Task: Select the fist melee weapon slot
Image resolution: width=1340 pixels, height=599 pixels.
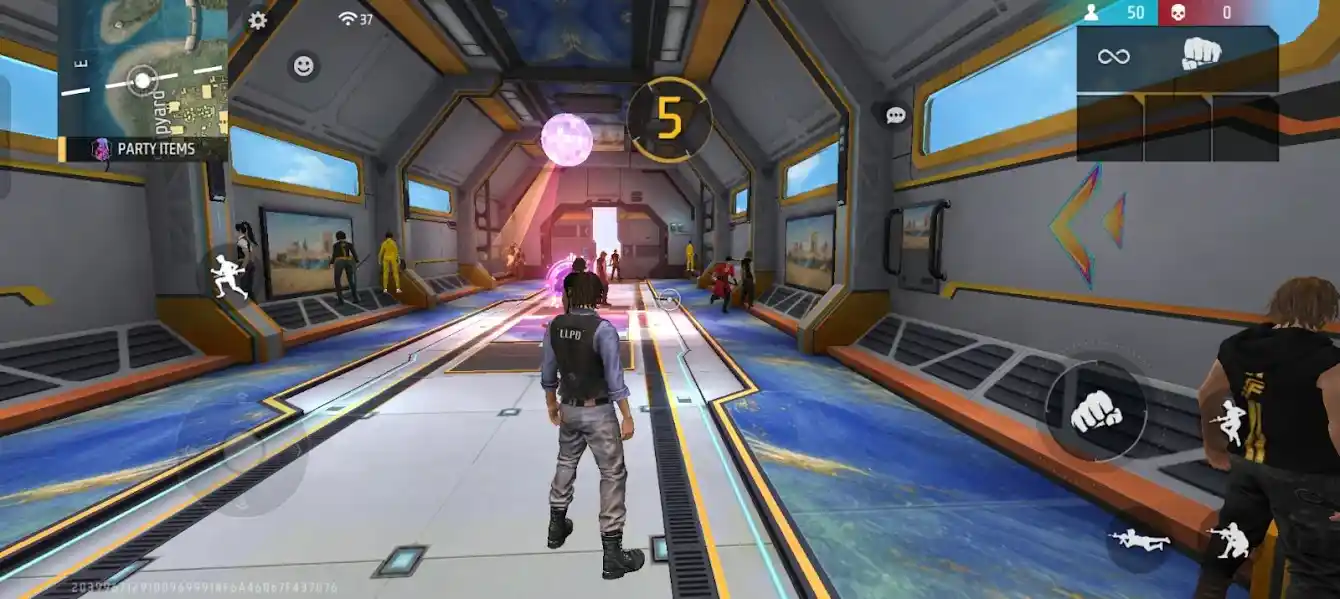Action: (x=1201, y=55)
